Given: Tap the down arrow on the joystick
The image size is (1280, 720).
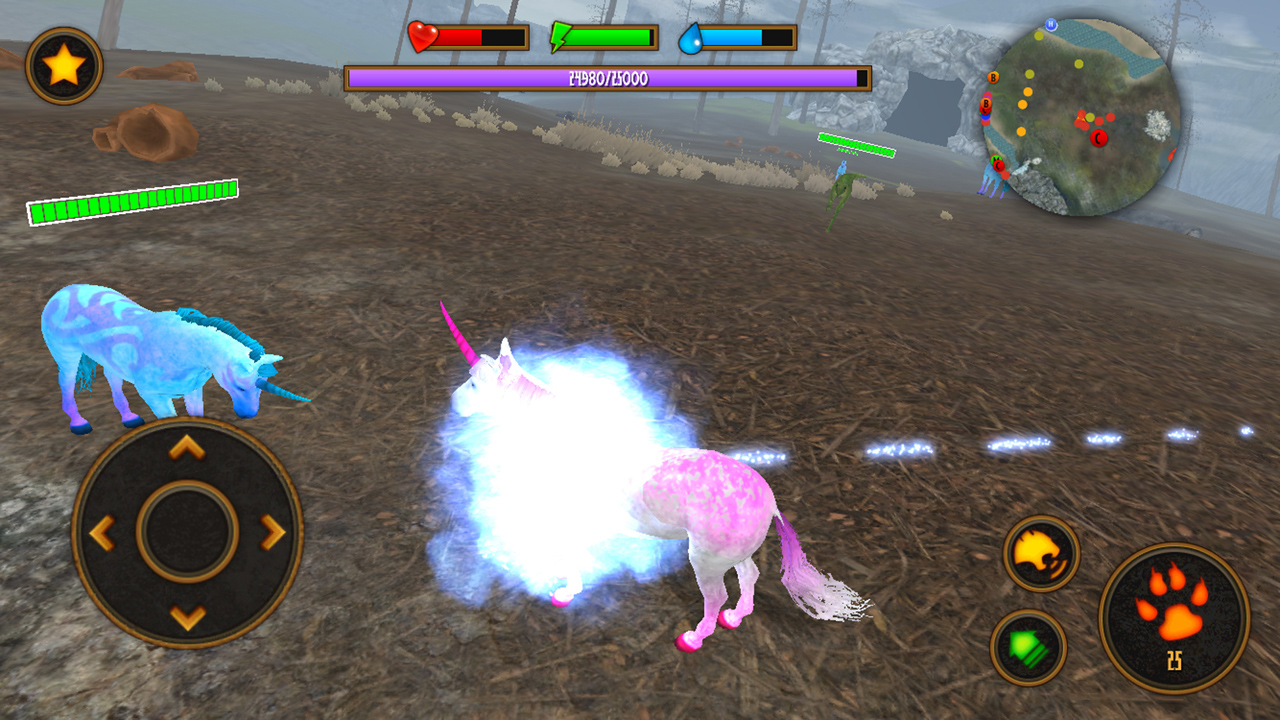Looking at the screenshot, I should (187, 617).
